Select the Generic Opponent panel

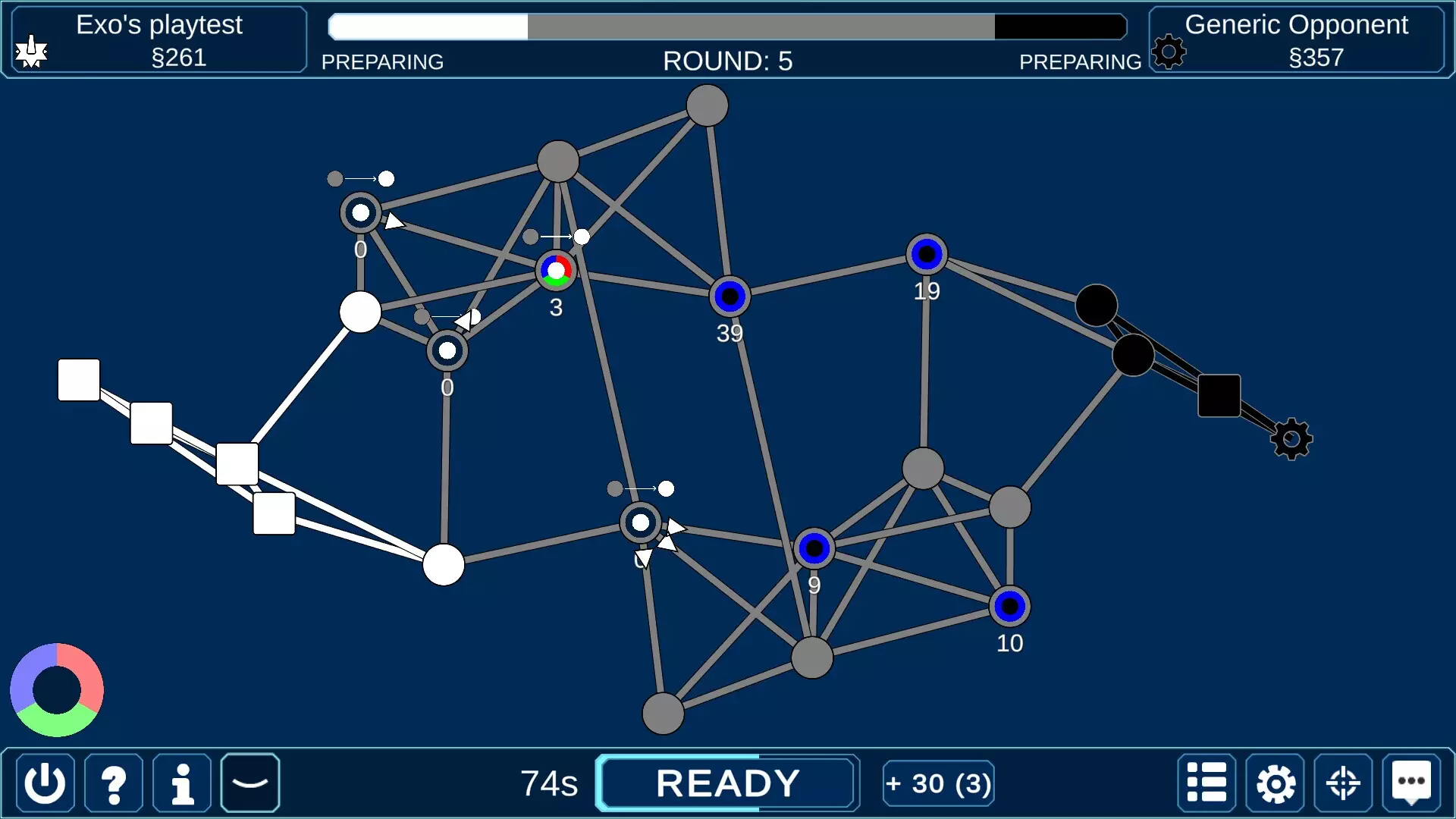pos(1297,40)
